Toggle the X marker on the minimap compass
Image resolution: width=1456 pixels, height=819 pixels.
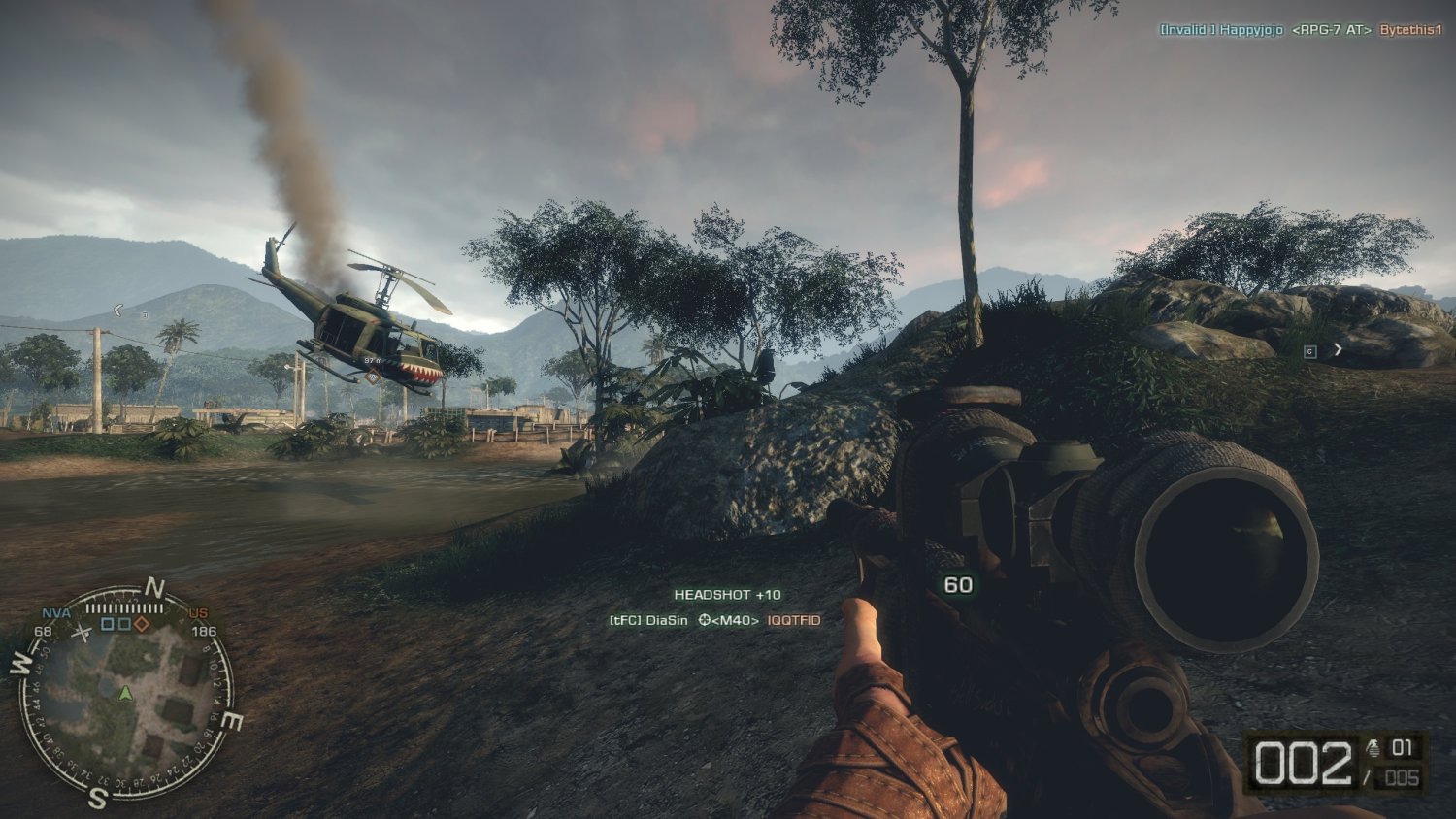[83, 633]
